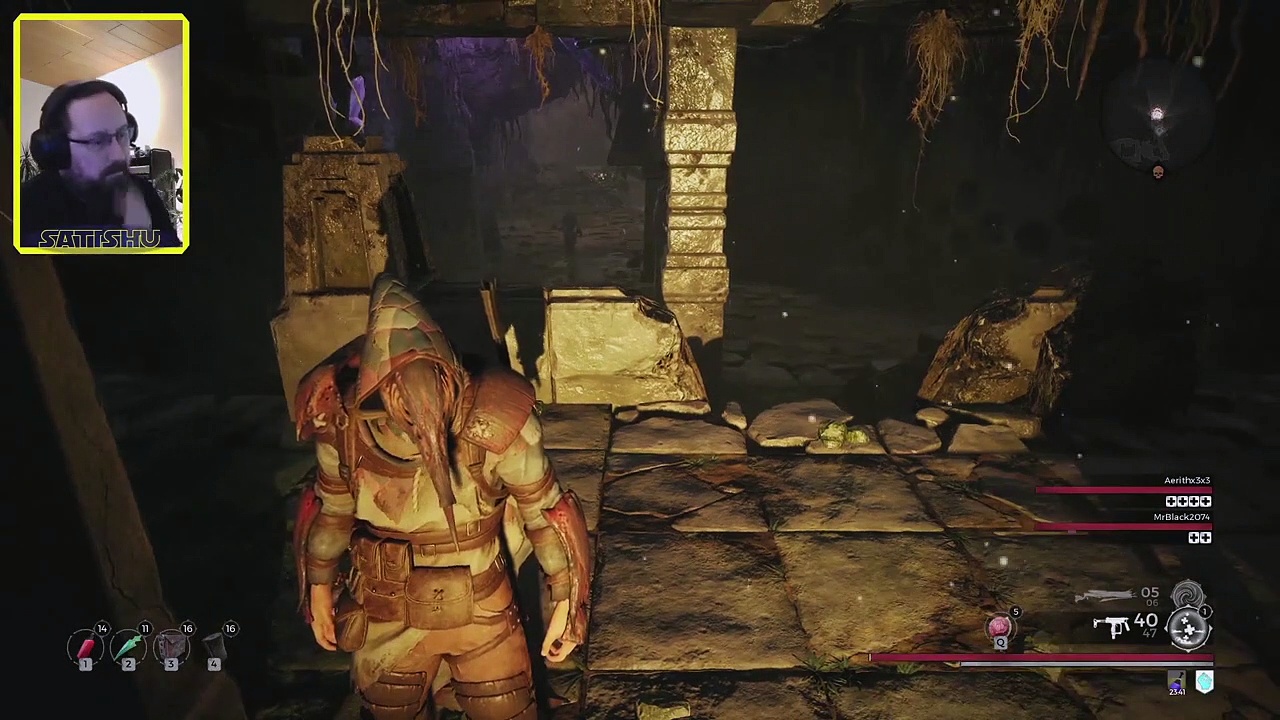Use the pink Dragon Heart relic
Viewport: 1280px width, 720px height.
click(x=999, y=627)
